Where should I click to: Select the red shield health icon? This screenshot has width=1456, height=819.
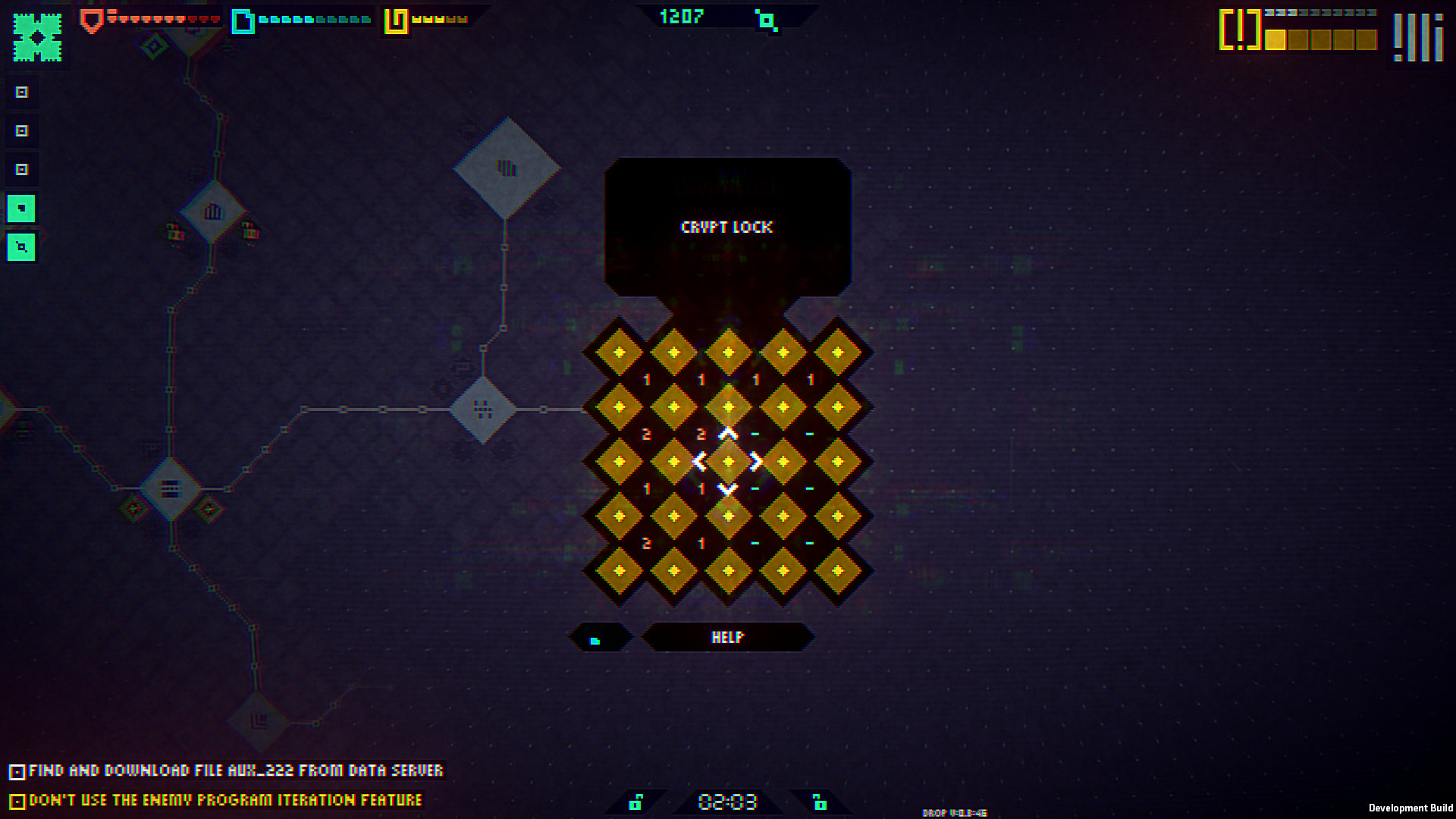pos(91,20)
